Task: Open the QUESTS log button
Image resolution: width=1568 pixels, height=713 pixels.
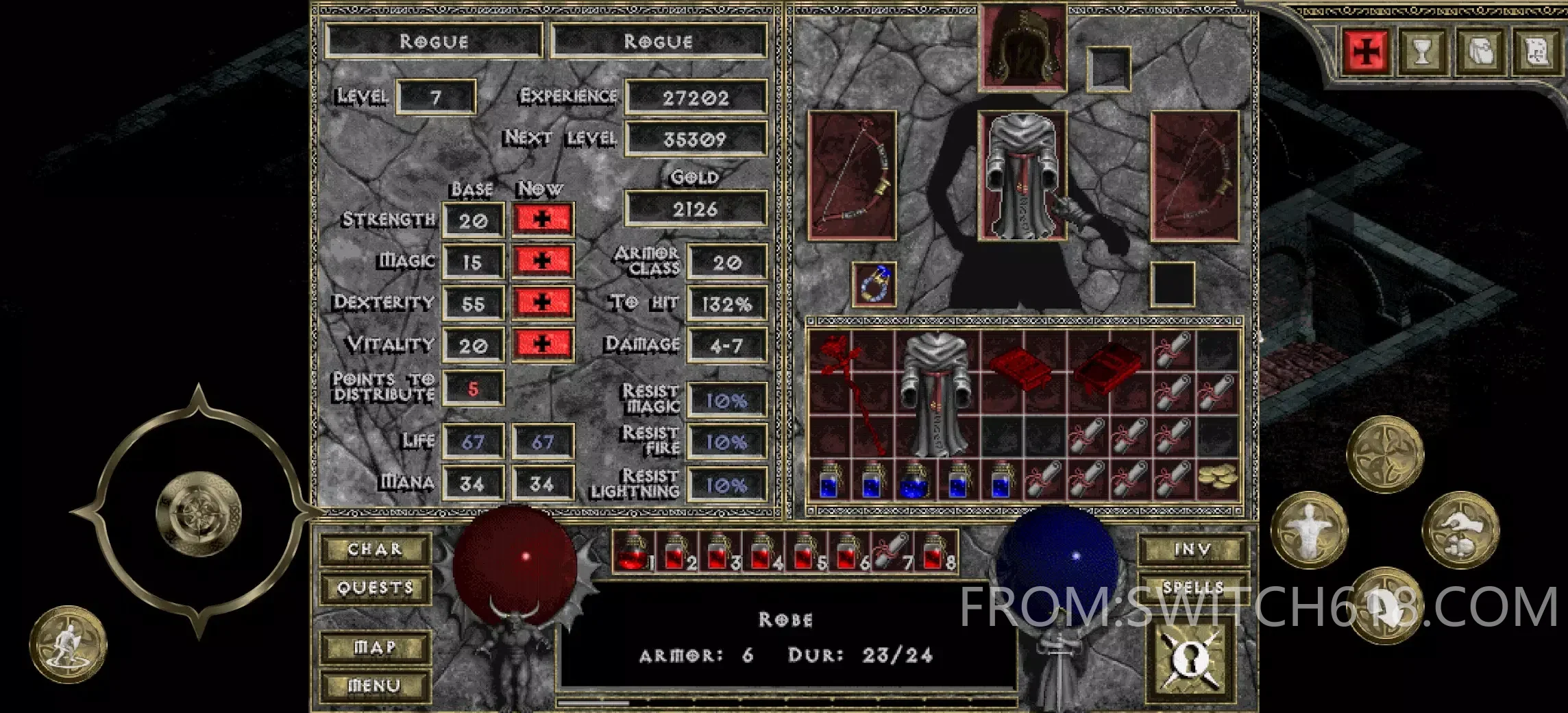Action: (x=375, y=588)
